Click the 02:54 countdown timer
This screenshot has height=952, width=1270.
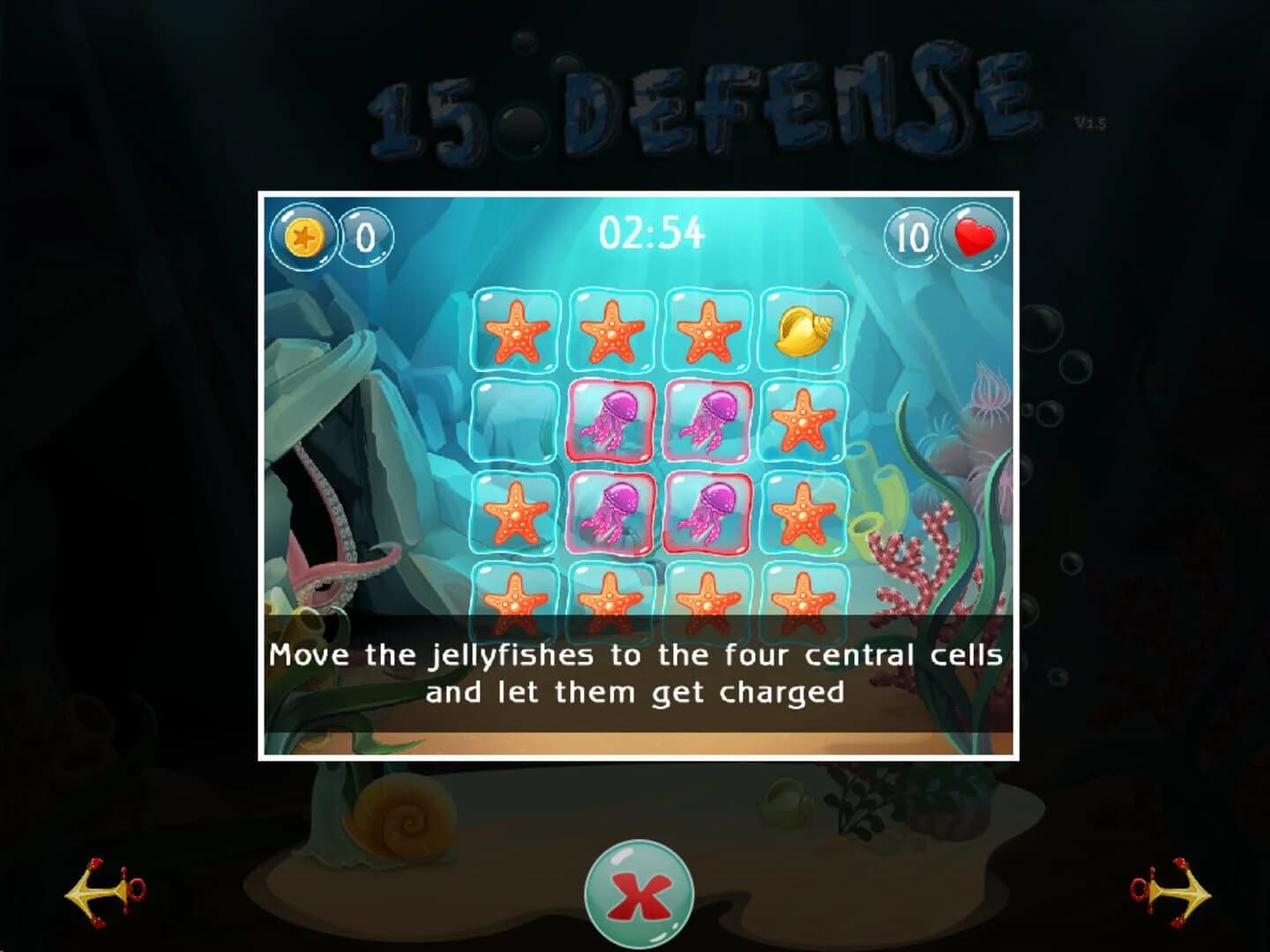click(653, 231)
